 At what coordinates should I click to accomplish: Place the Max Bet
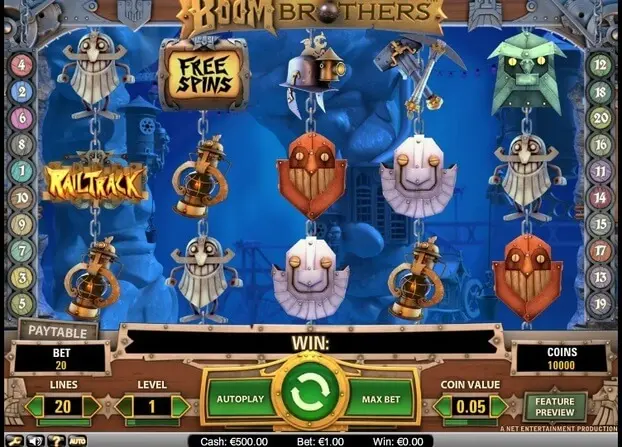pyautogui.click(x=379, y=398)
